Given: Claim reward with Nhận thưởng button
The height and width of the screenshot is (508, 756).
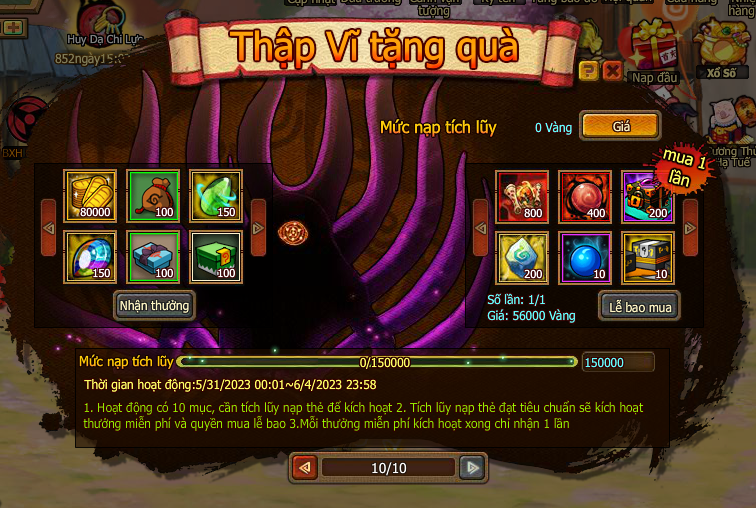Looking at the screenshot, I should 154,304.
